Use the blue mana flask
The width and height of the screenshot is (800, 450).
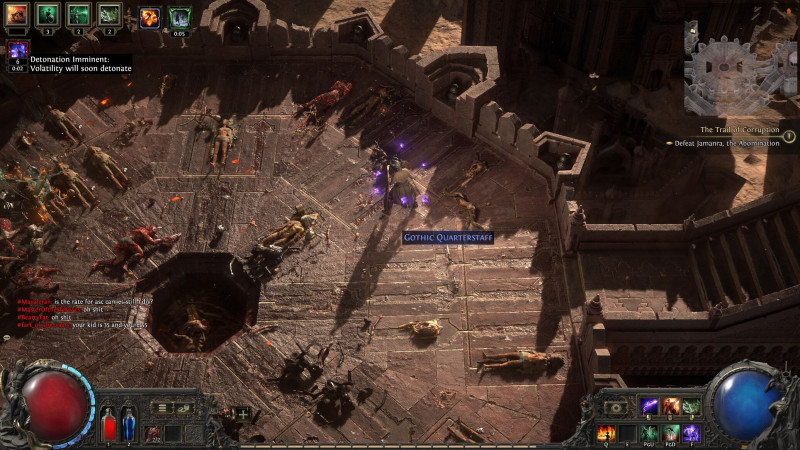point(128,421)
